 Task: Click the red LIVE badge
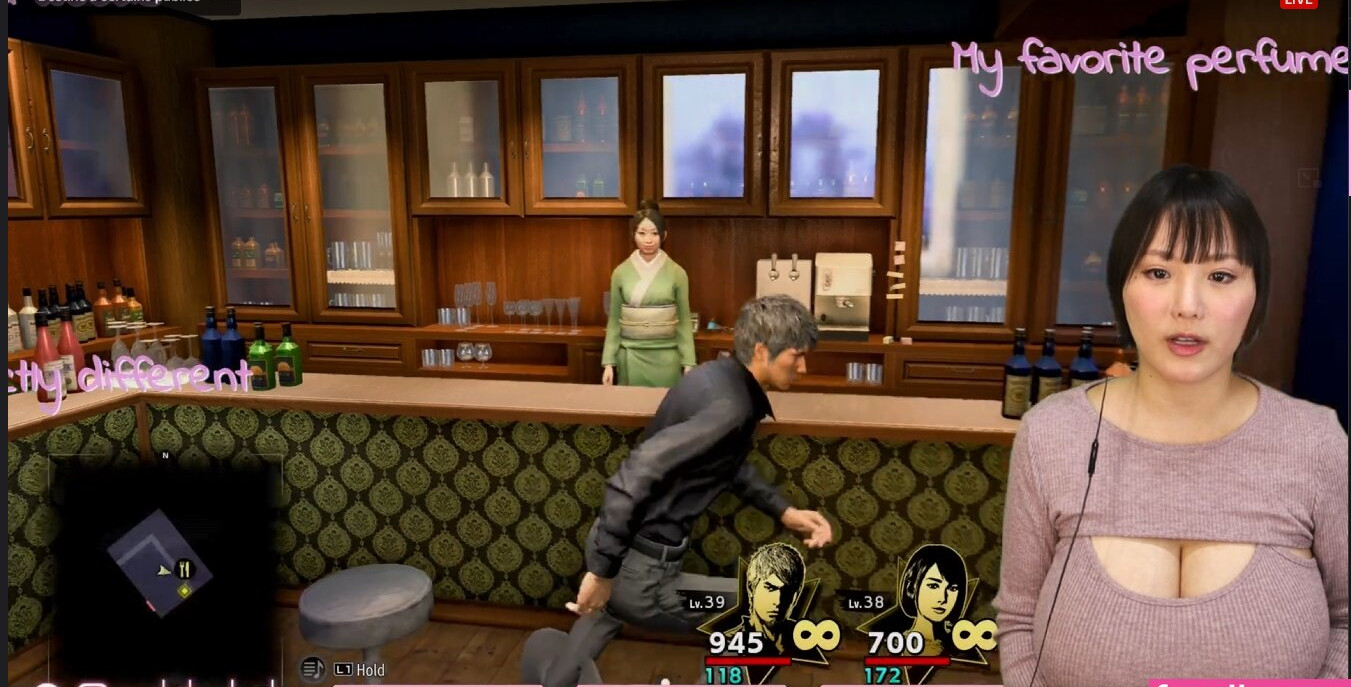1298,3
